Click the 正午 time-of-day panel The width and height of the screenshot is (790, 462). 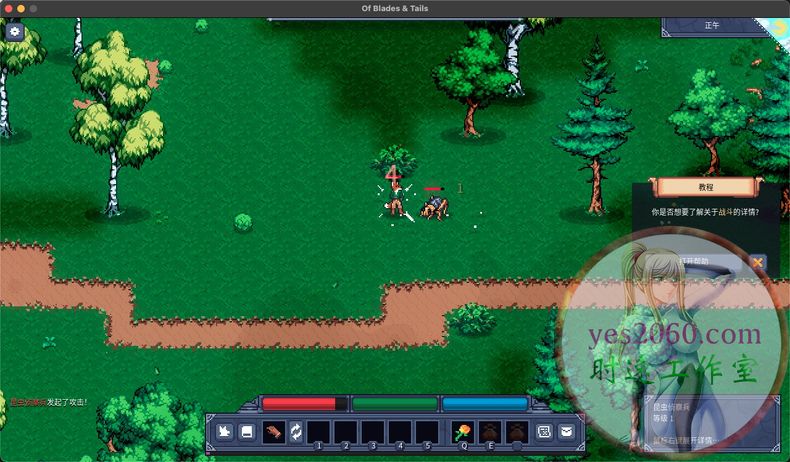(712, 26)
